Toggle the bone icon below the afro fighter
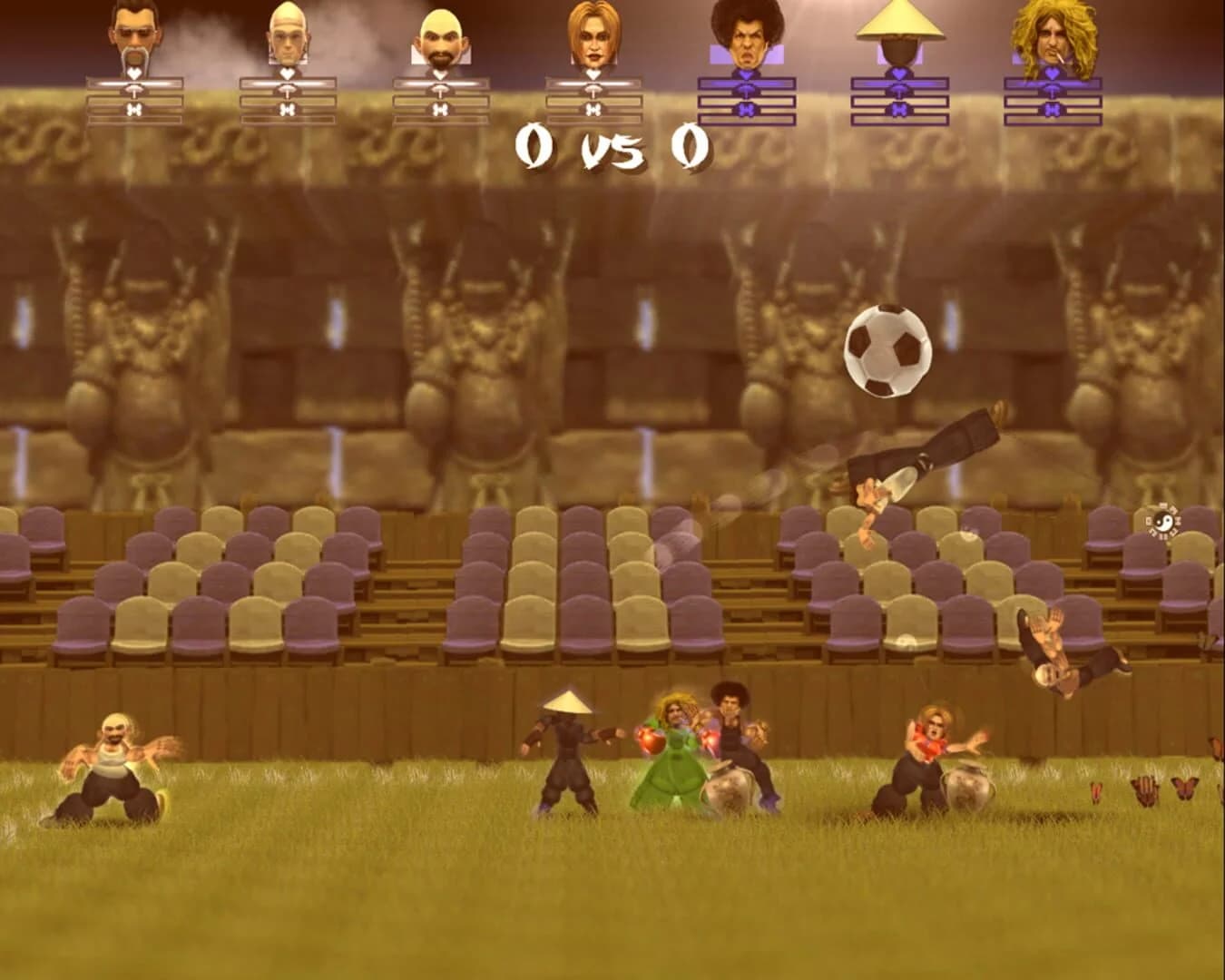 pos(744,109)
